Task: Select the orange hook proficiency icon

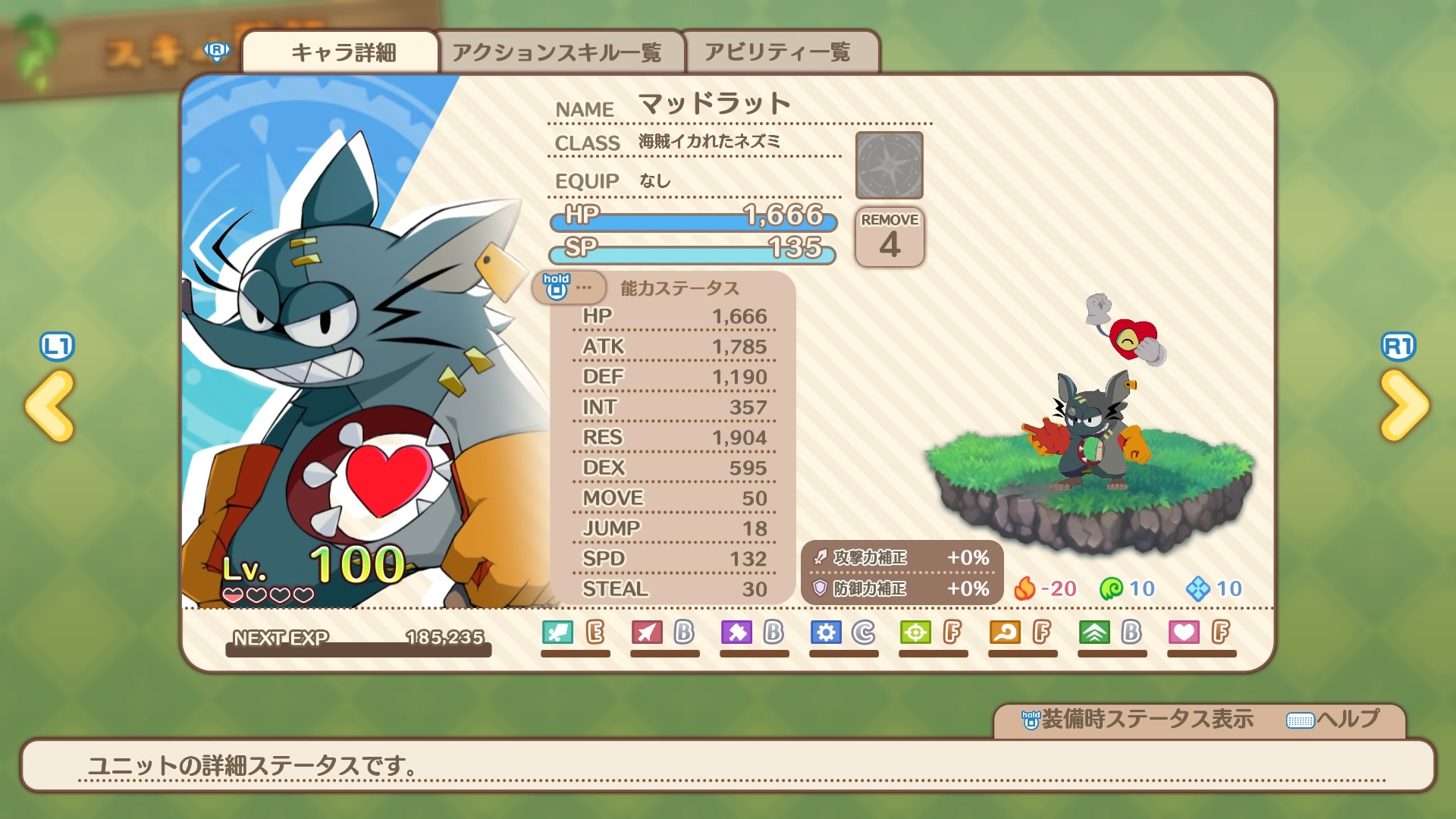Action: coord(1005,632)
